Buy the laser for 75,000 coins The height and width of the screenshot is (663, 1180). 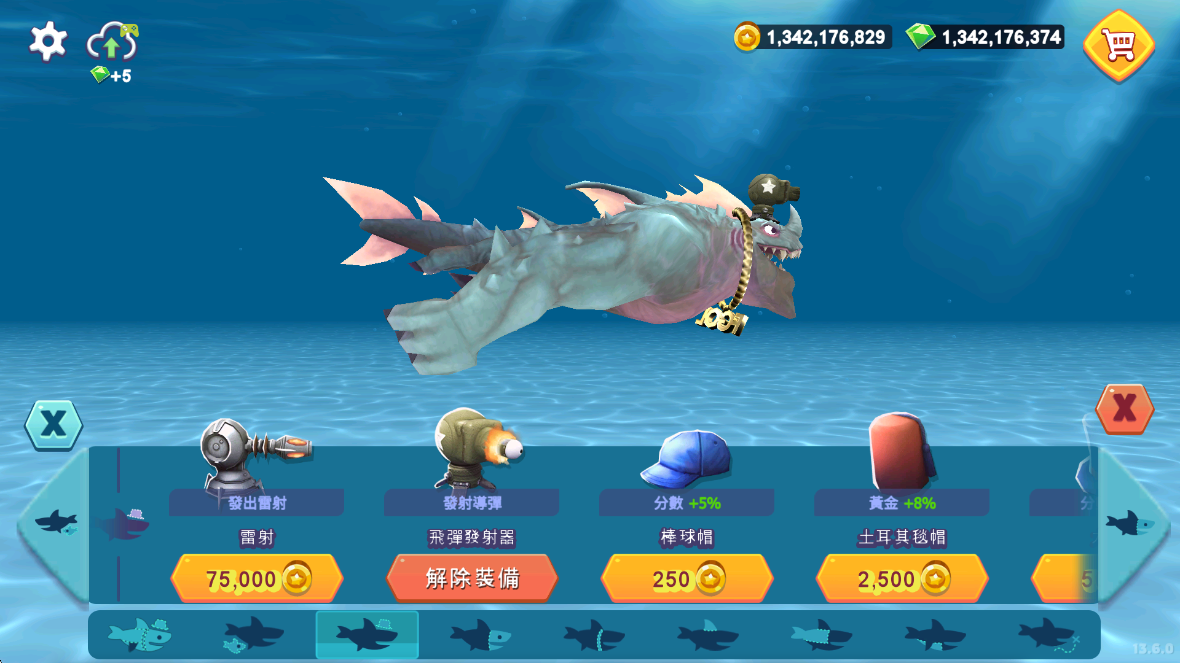pos(257,579)
